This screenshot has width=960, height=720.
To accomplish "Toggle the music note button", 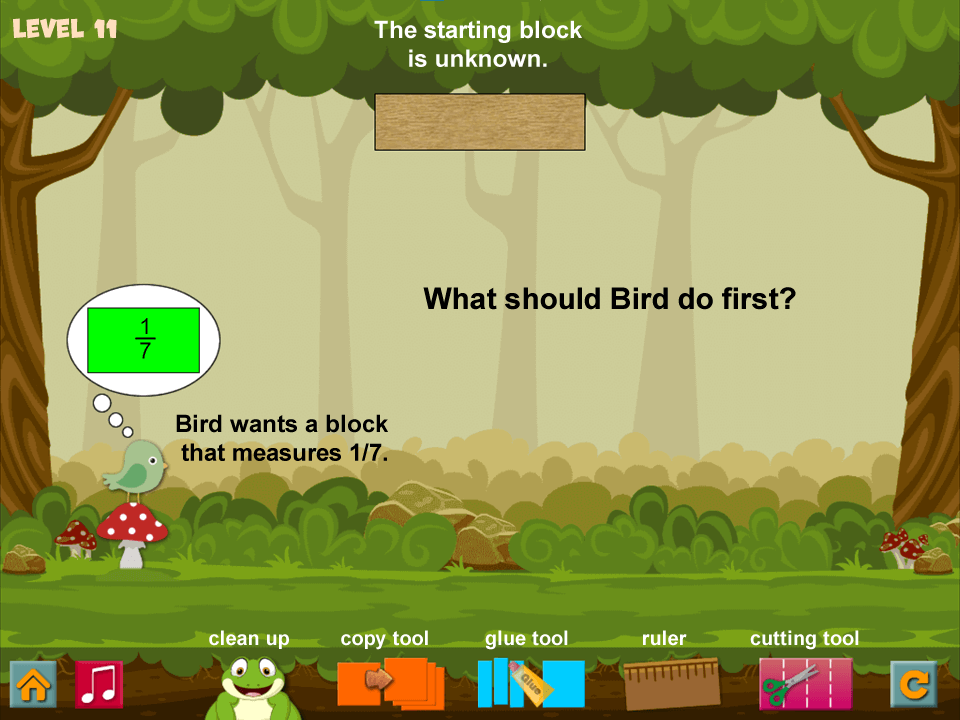I will 99,684.
